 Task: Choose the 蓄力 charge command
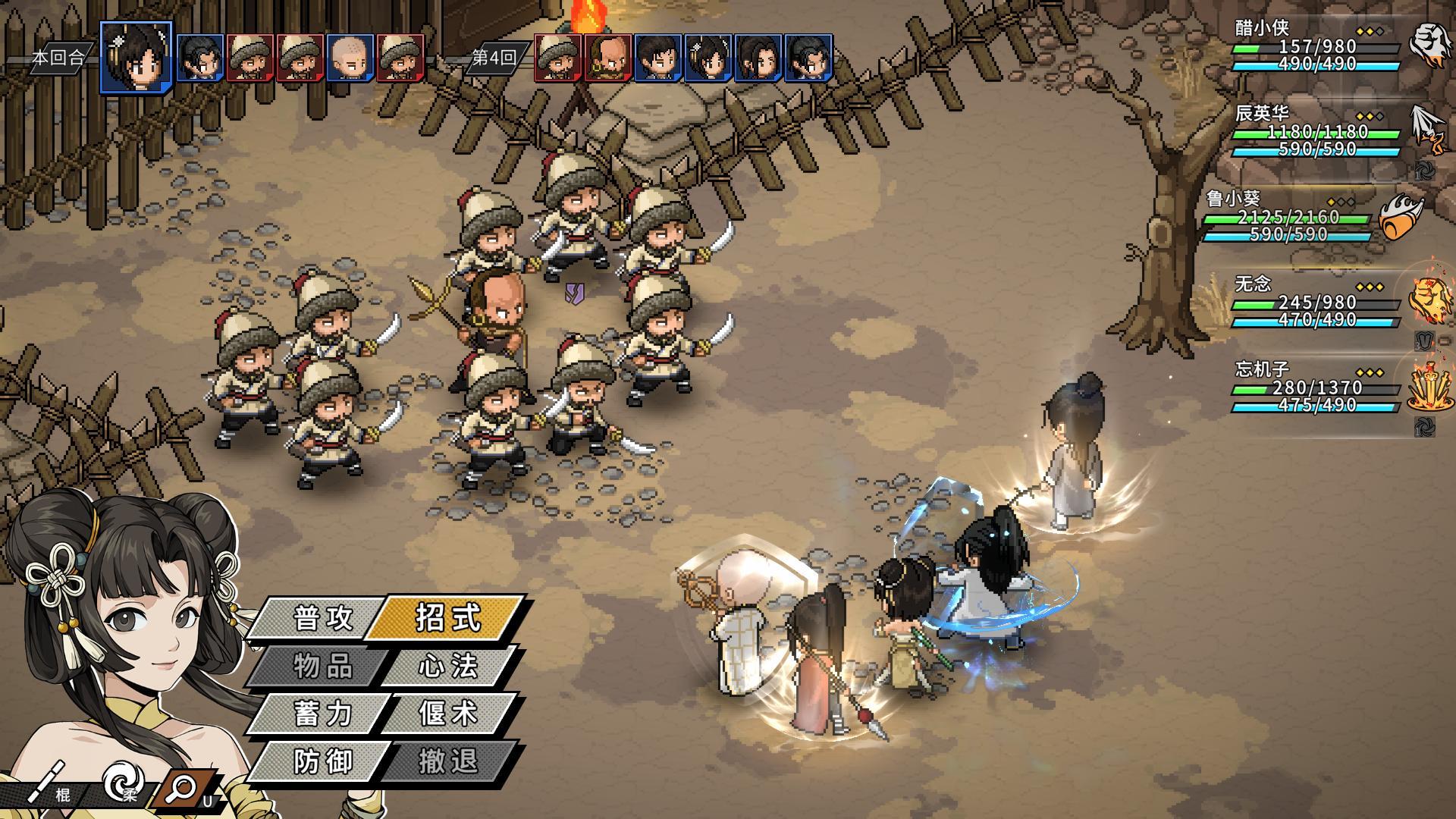323,714
